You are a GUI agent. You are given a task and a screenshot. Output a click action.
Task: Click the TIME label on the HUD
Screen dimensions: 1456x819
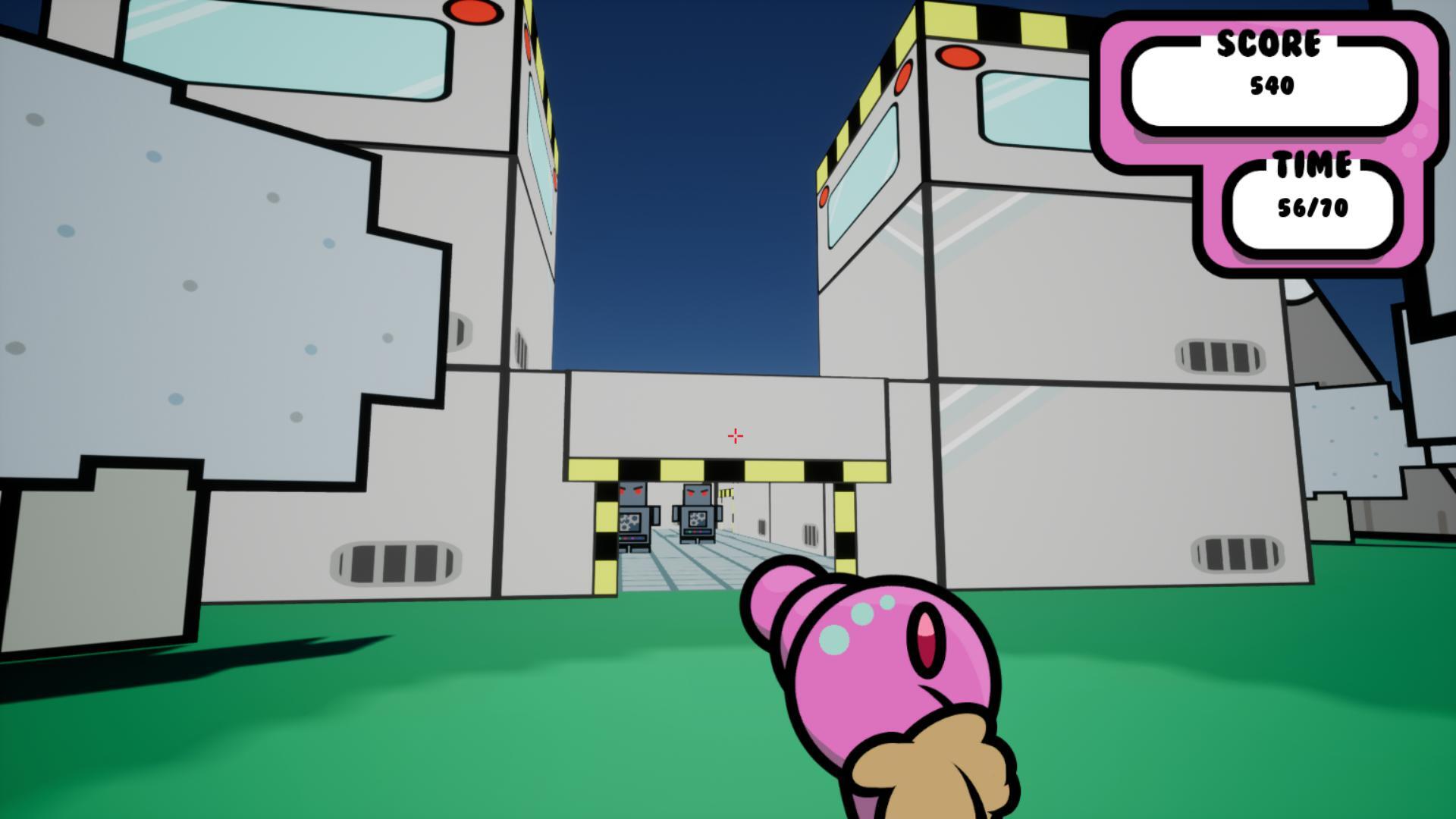coord(1314,163)
